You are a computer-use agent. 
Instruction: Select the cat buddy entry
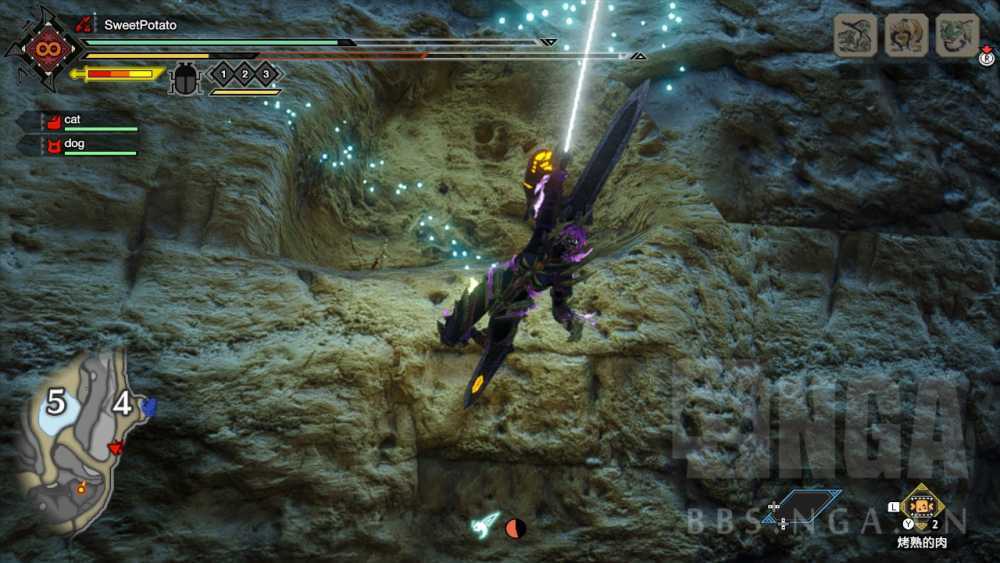[77, 121]
